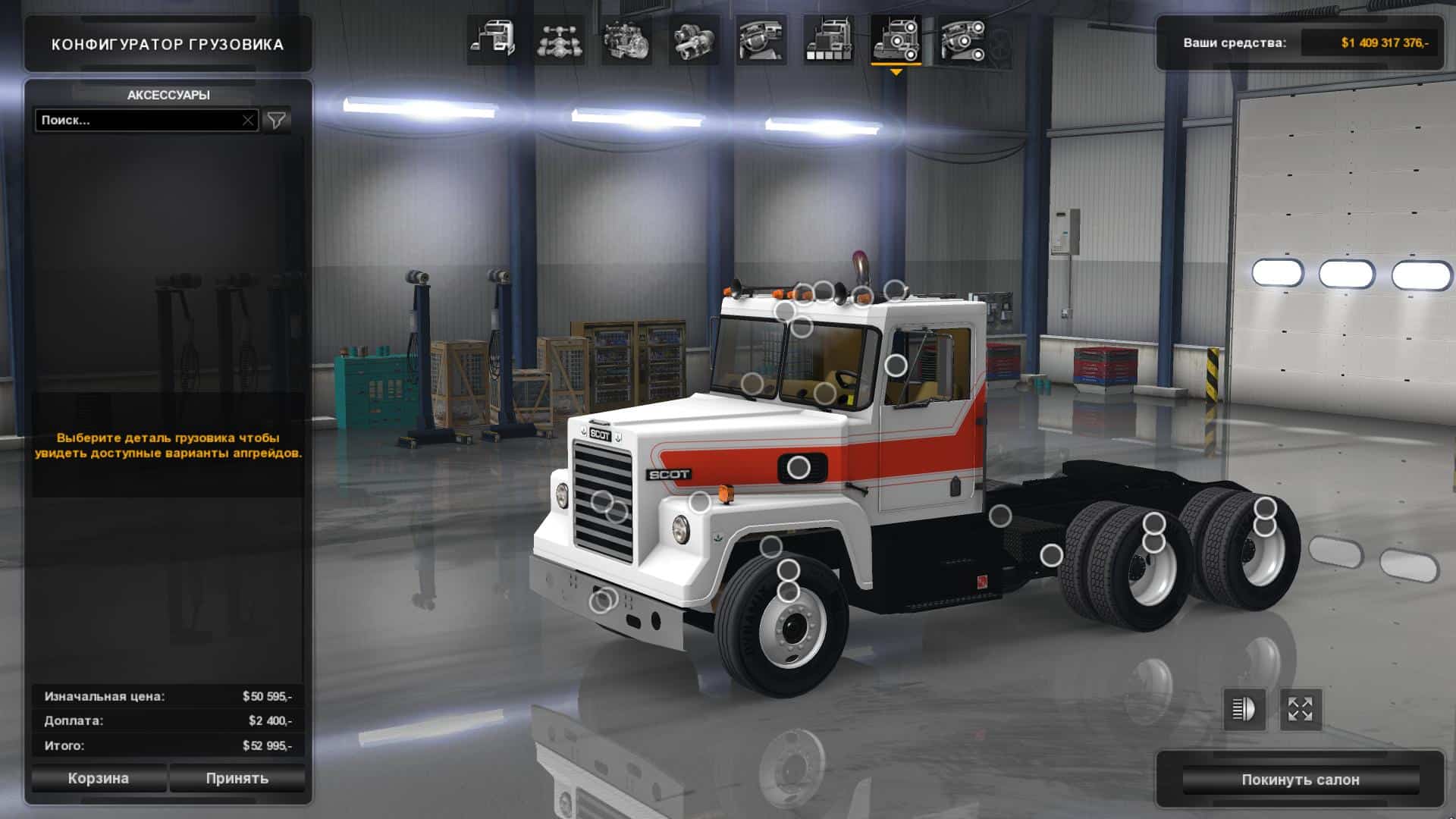This screenshot has height=819, width=1456.
Task: Toggle the truck headlights preview
Action: [x=1244, y=710]
